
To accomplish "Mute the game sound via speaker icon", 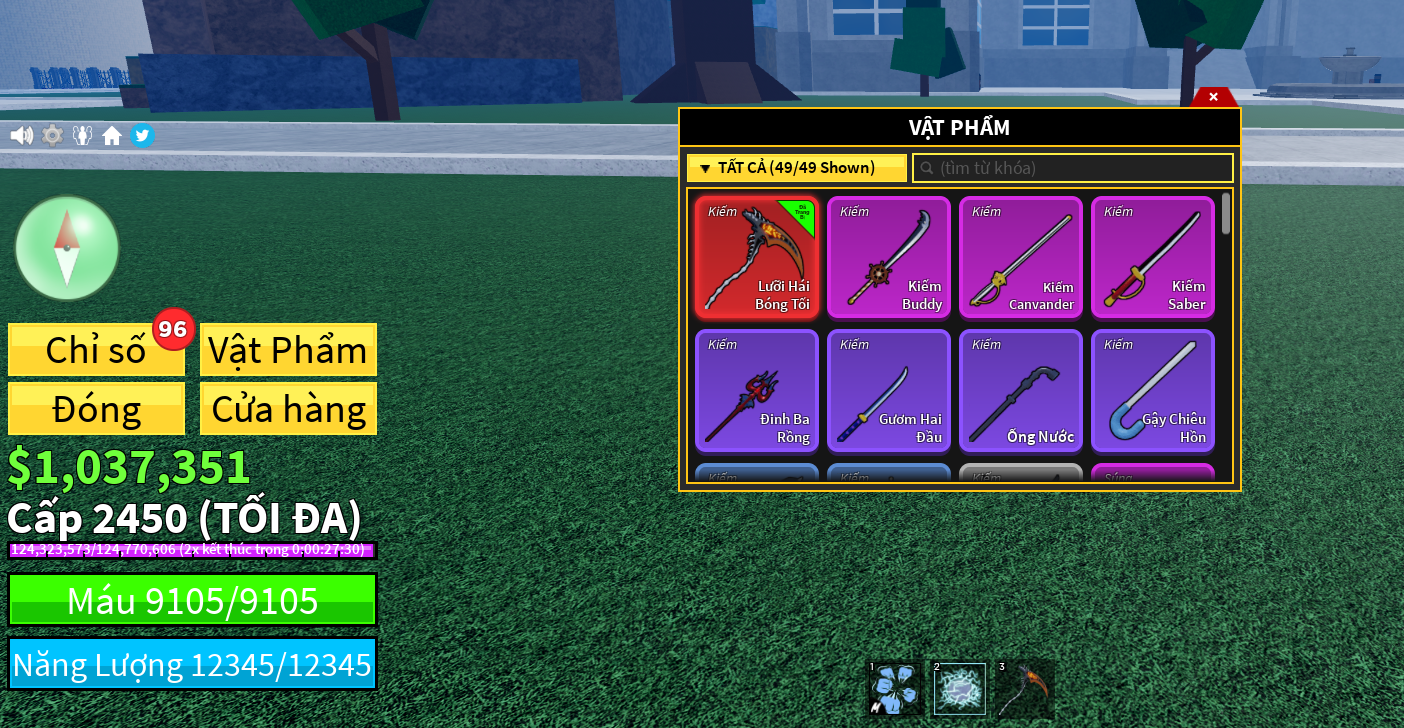I will [x=21, y=135].
